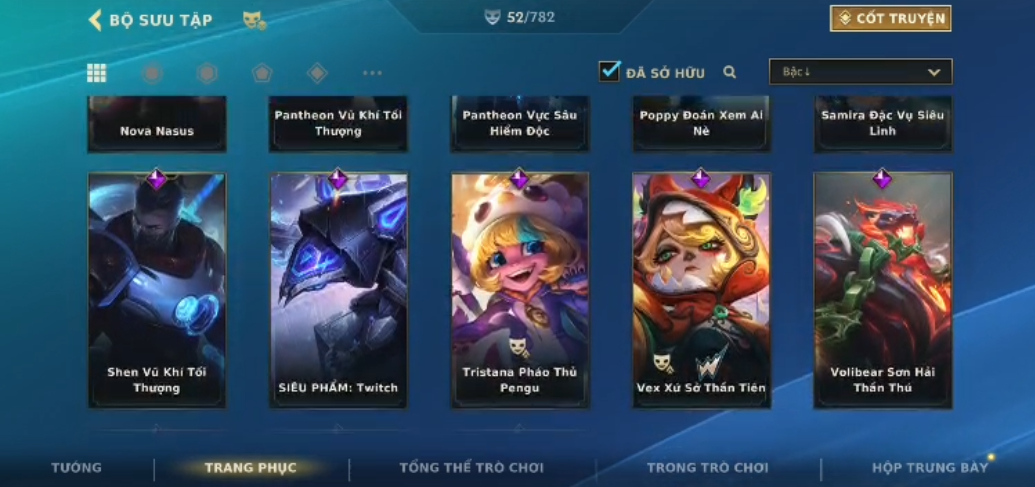1035x487 pixels.
Task: Select the grid view filter icon
Action: pos(97,73)
